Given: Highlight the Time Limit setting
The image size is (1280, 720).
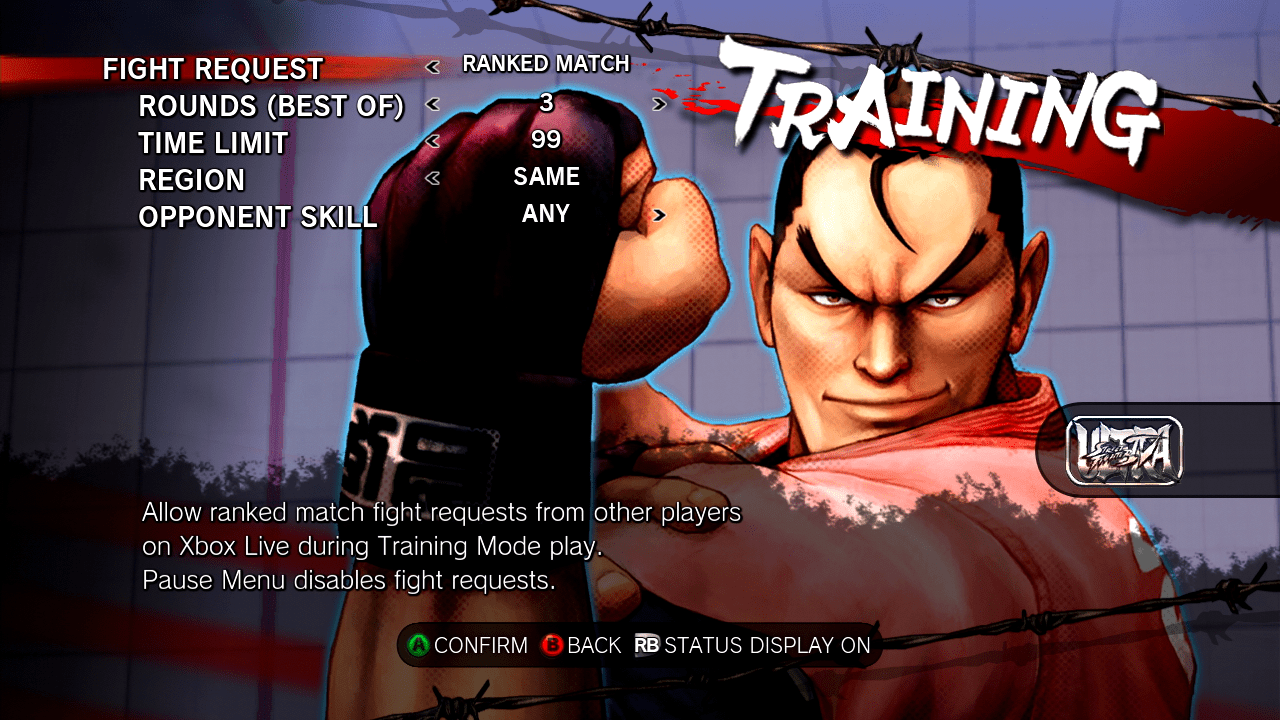Looking at the screenshot, I should point(213,143).
